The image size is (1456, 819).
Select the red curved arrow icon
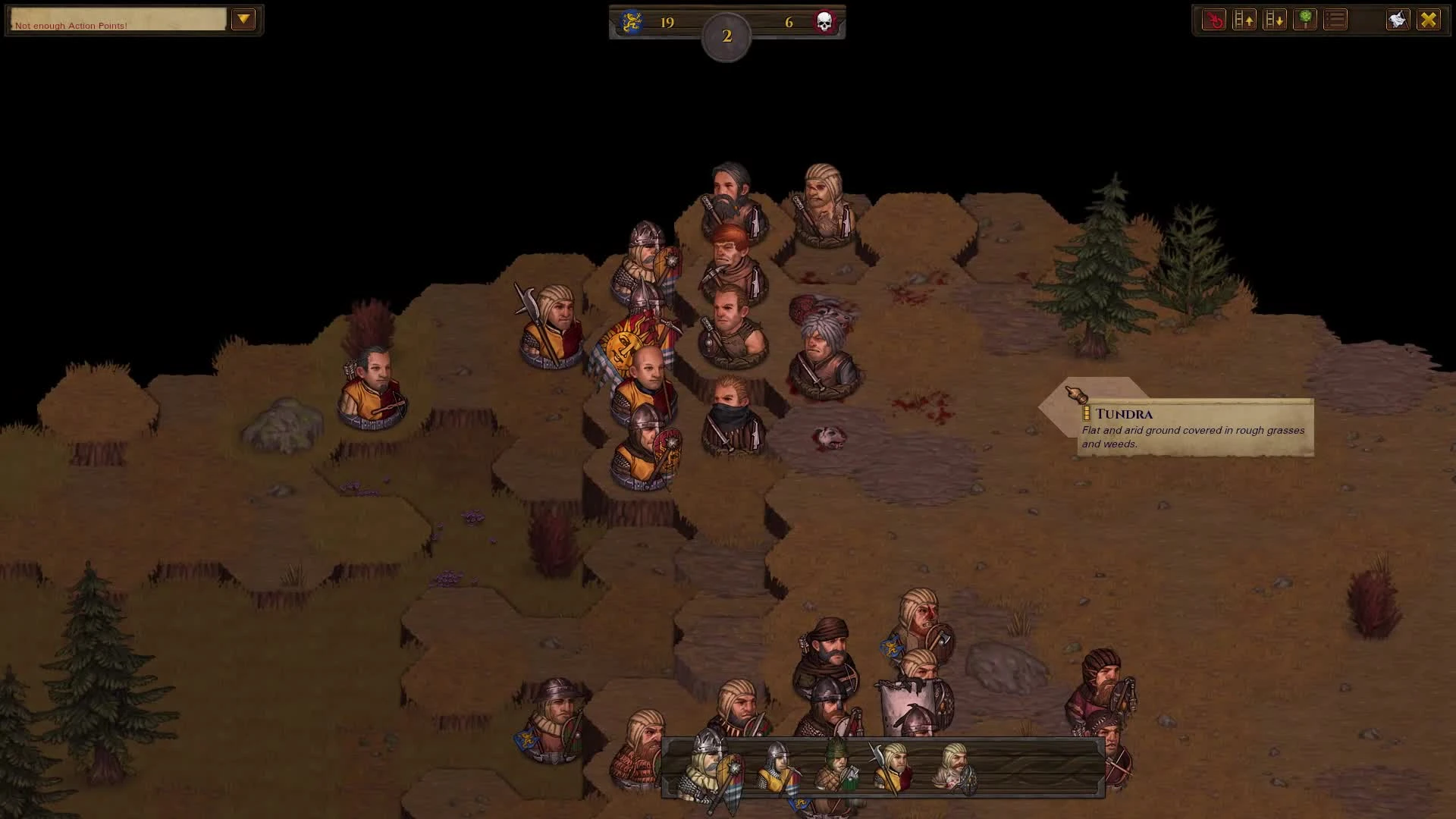(x=1214, y=20)
